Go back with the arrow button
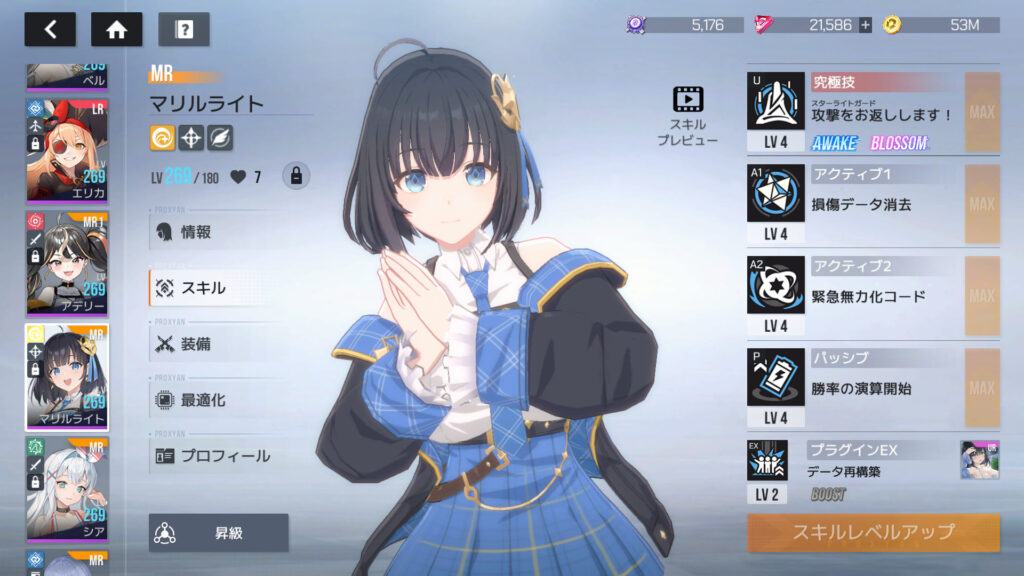This screenshot has width=1024, height=576. 50,29
